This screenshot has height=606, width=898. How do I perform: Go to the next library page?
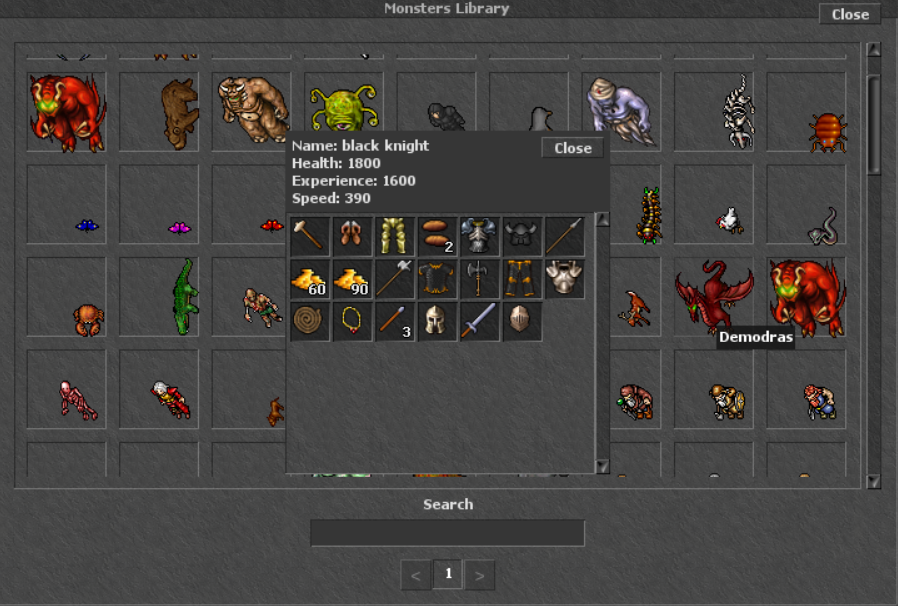point(480,575)
